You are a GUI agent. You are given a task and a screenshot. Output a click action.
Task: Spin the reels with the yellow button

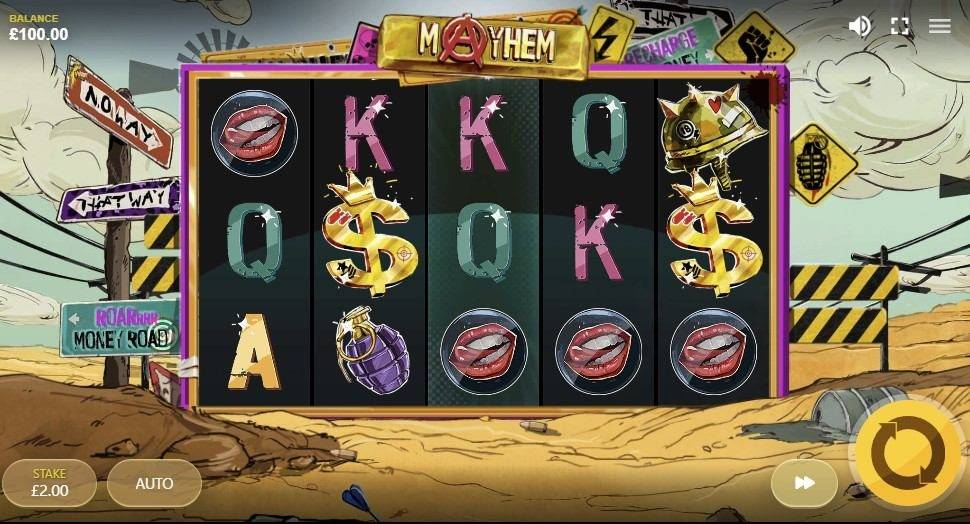click(x=907, y=455)
